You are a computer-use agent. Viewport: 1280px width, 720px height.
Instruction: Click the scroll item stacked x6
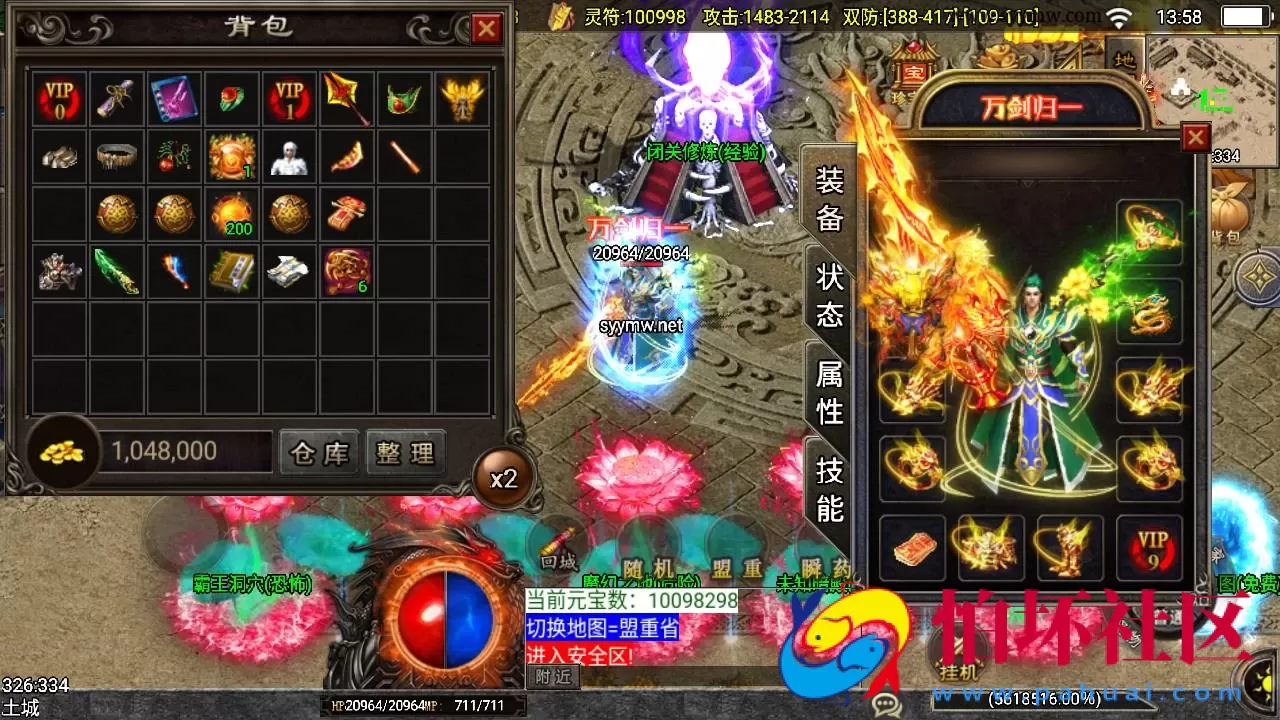pyautogui.click(x=347, y=272)
